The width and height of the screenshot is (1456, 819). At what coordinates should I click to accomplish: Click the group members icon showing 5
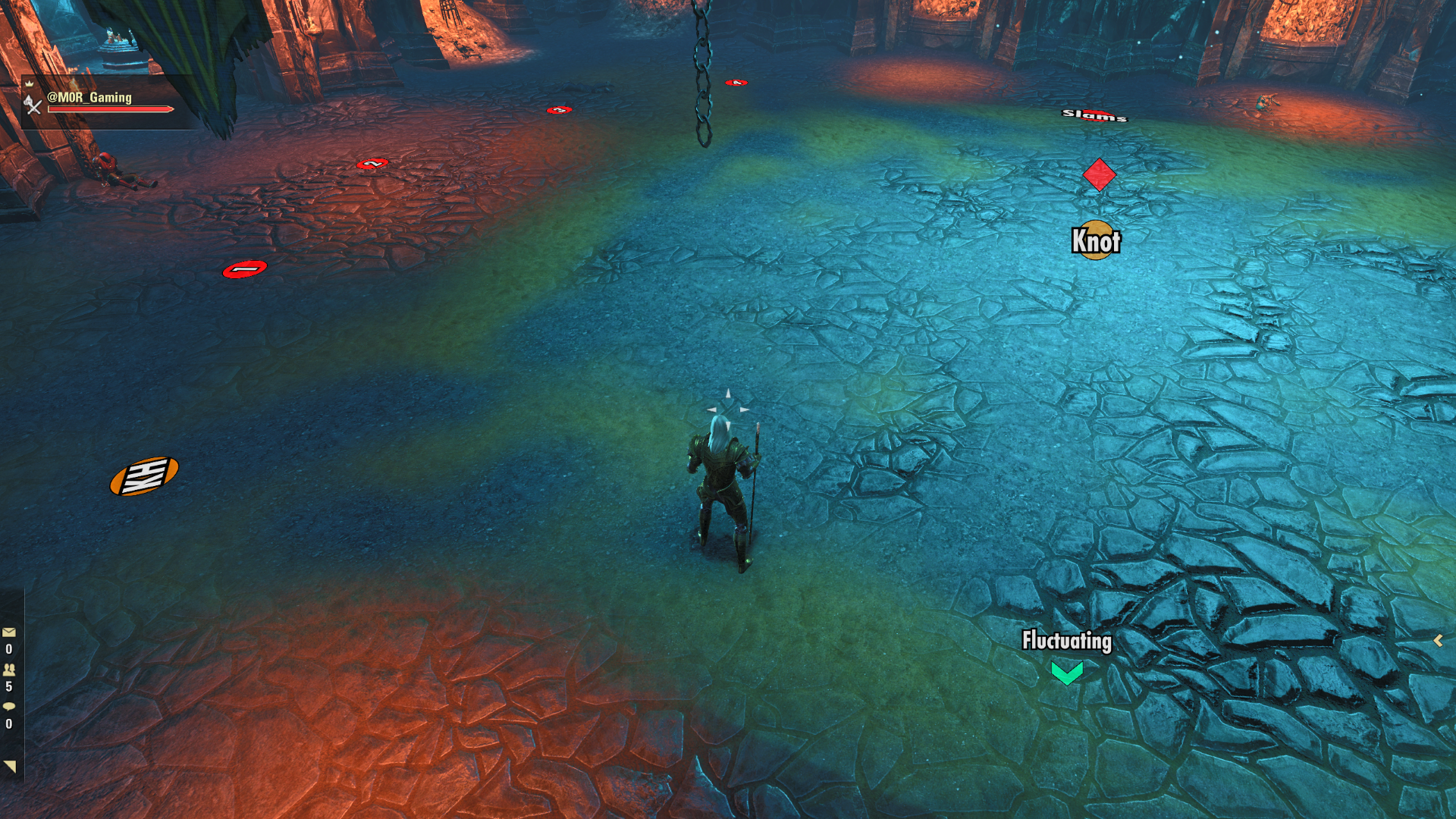9,670
